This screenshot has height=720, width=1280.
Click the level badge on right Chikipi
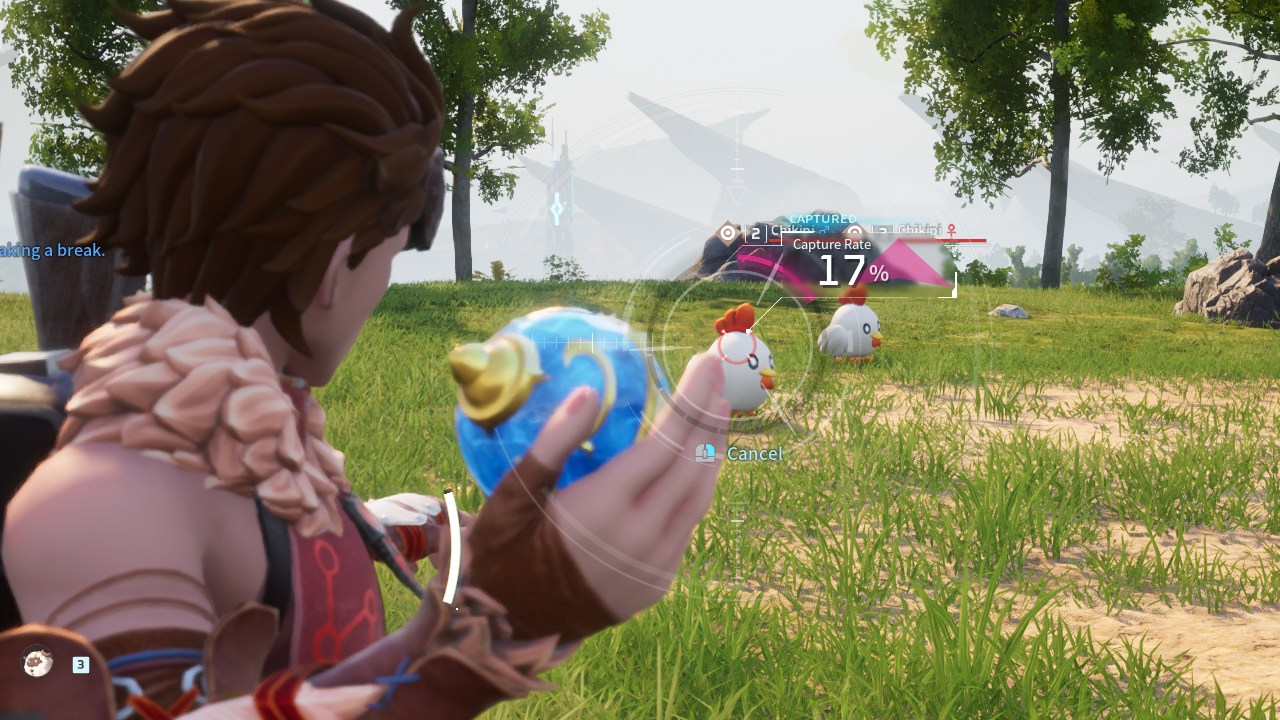point(881,229)
